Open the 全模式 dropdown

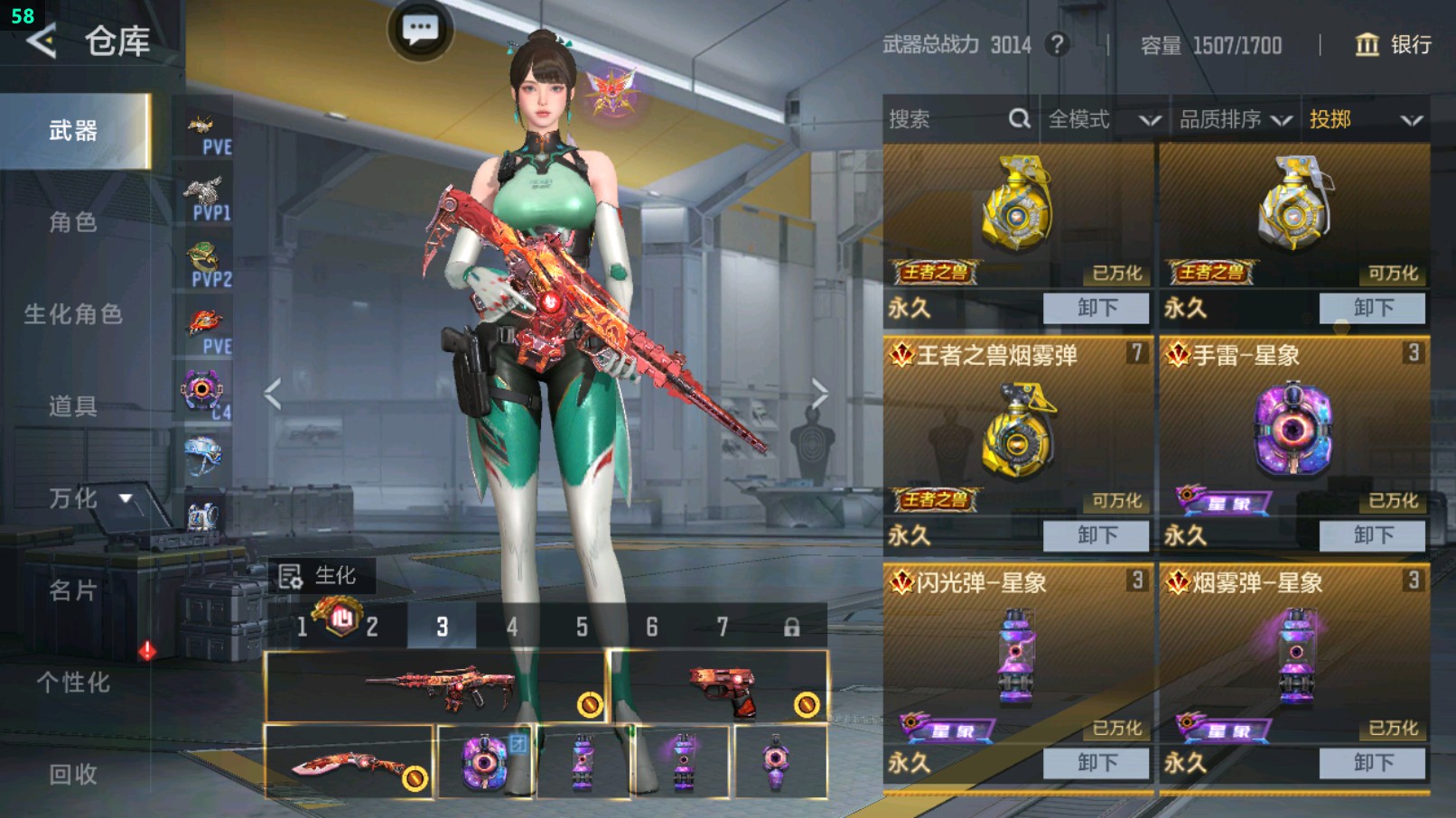[x=1104, y=119]
